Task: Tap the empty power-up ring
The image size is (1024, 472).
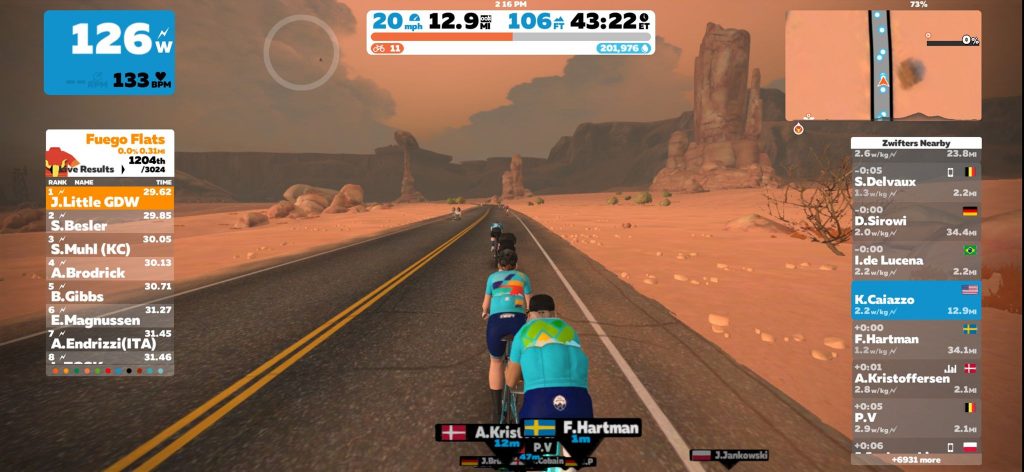Action: [x=301, y=53]
